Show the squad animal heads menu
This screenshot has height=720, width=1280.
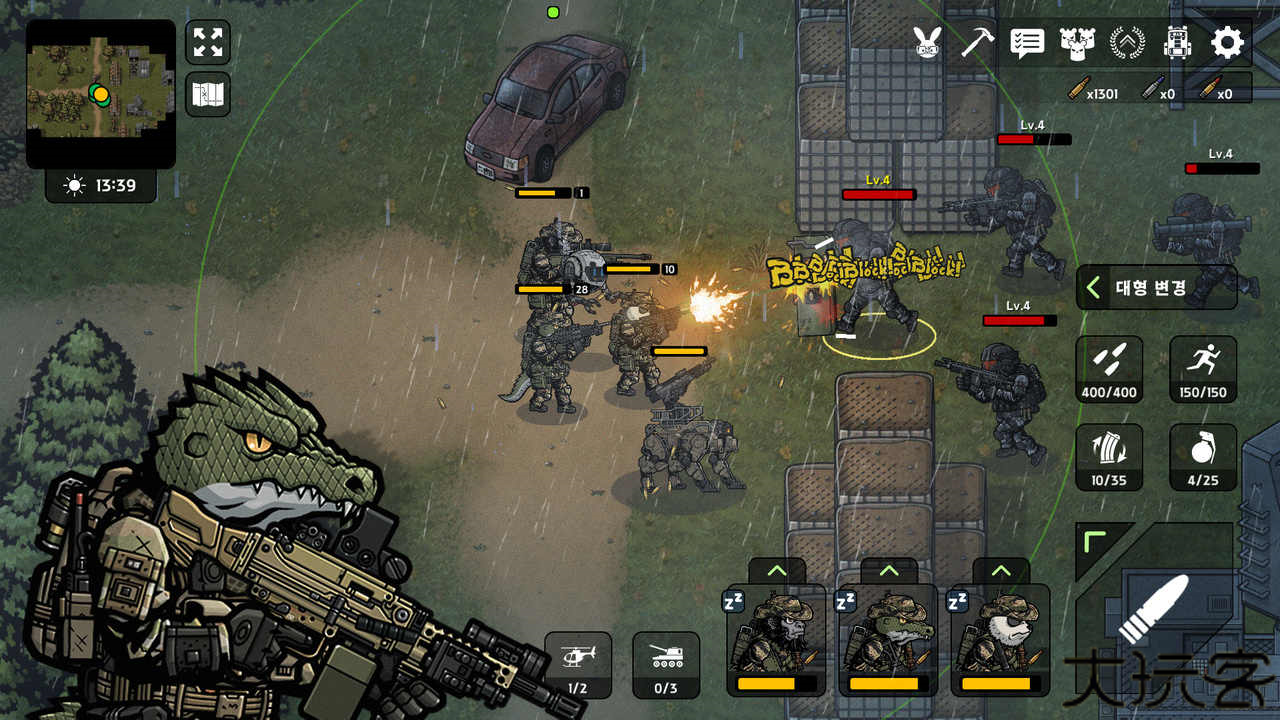[x=1077, y=43]
